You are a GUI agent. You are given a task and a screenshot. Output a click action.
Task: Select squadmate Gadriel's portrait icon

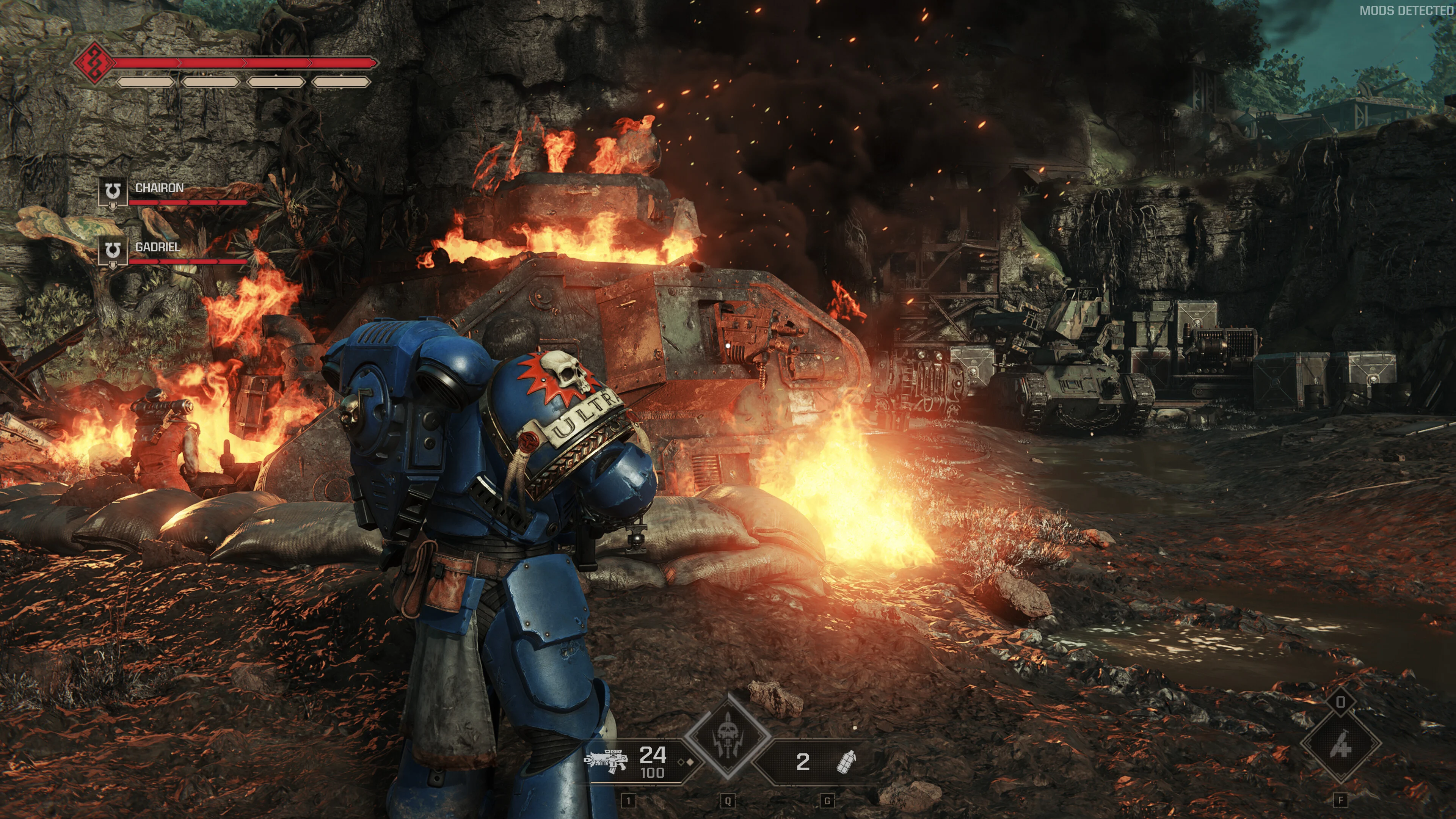coord(113,251)
